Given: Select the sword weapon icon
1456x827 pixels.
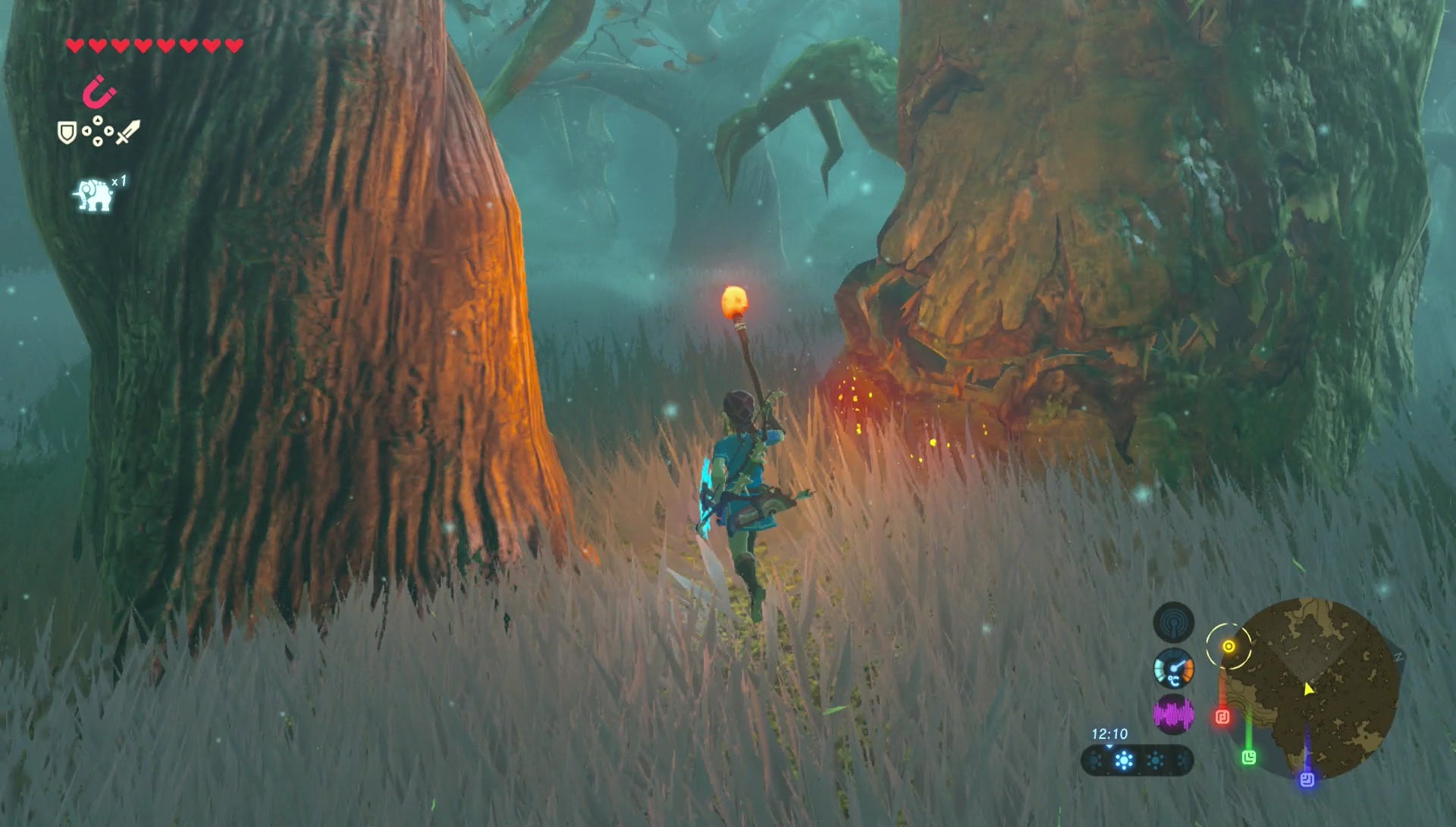Looking at the screenshot, I should (x=127, y=132).
